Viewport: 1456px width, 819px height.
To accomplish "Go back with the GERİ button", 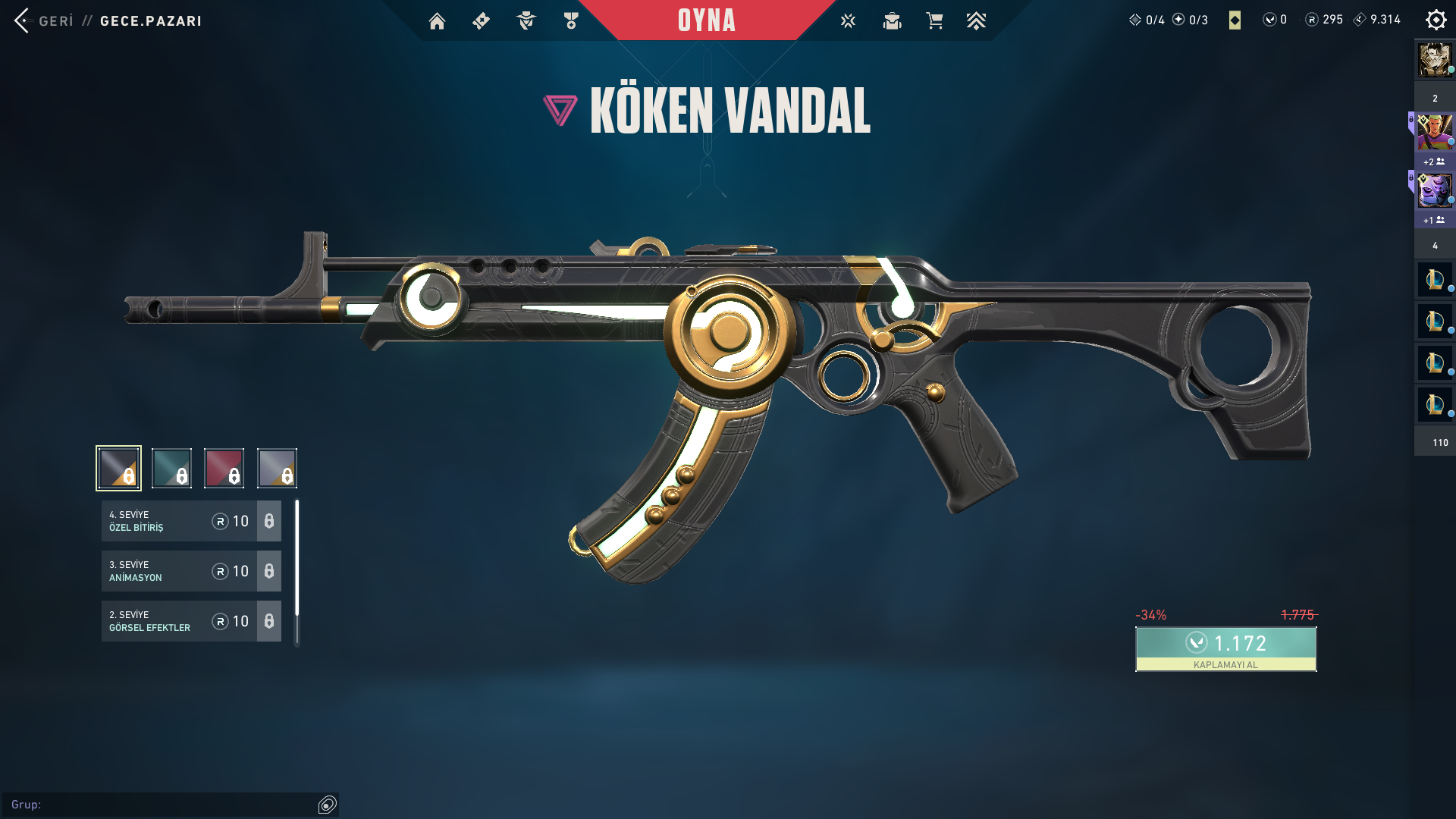I will pyautogui.click(x=44, y=20).
